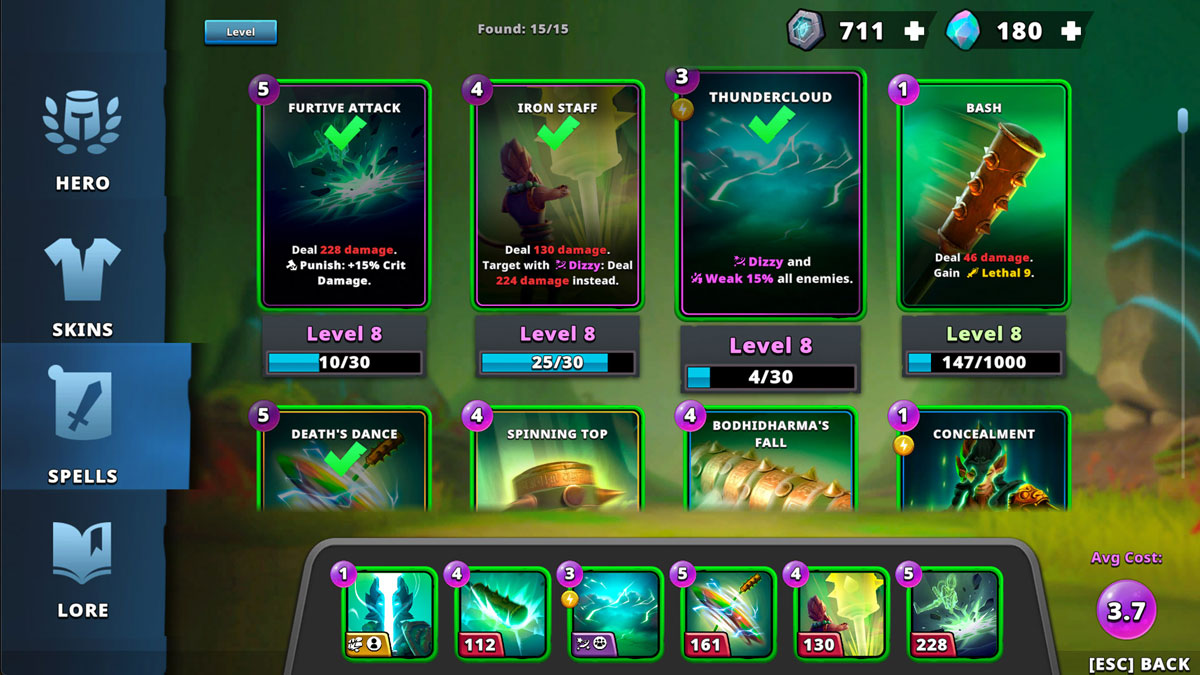
Task: Select the Furtive Attack card
Action: (345, 195)
